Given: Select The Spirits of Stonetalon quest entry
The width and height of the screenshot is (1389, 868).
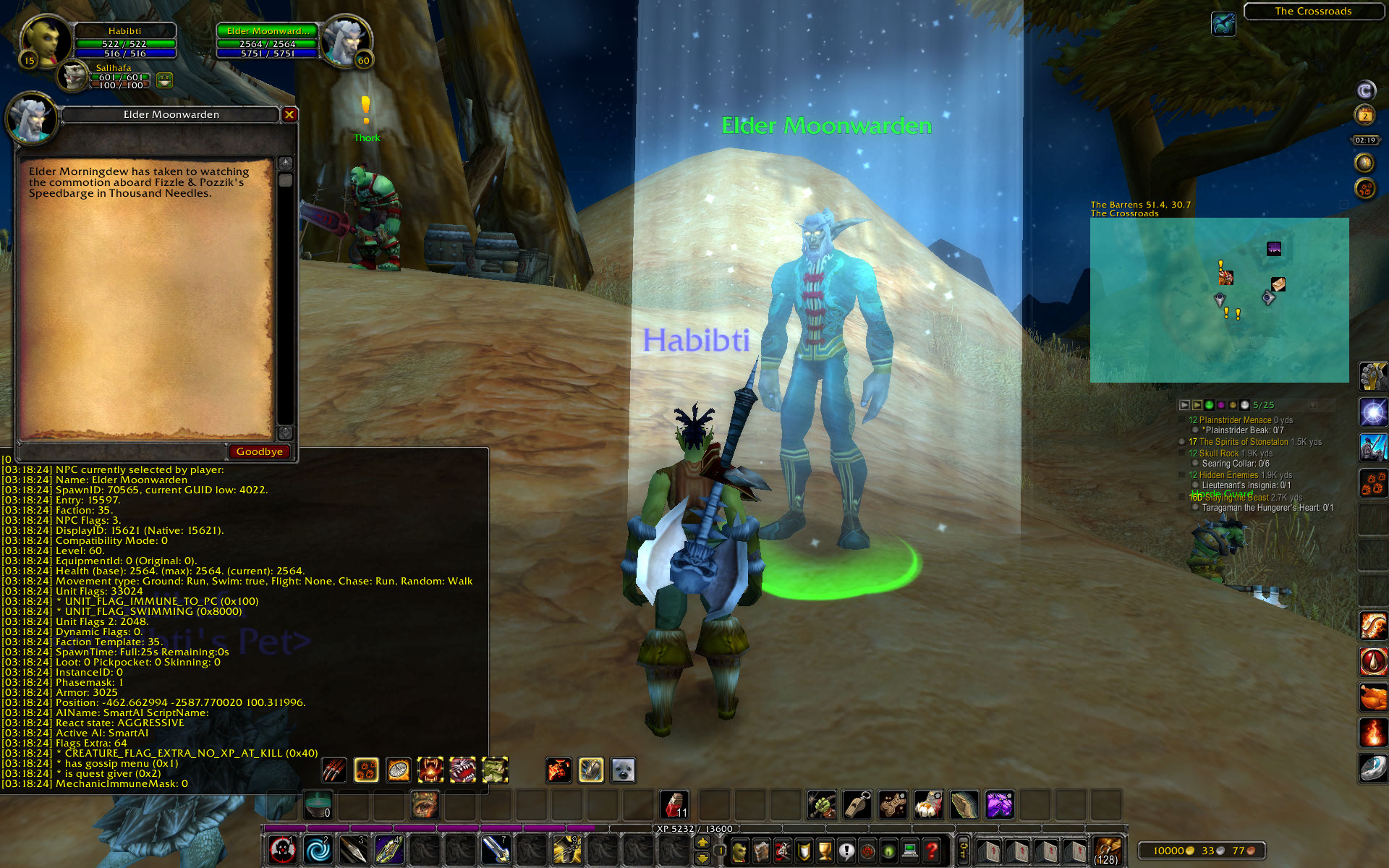Looking at the screenshot, I should tap(1243, 442).
